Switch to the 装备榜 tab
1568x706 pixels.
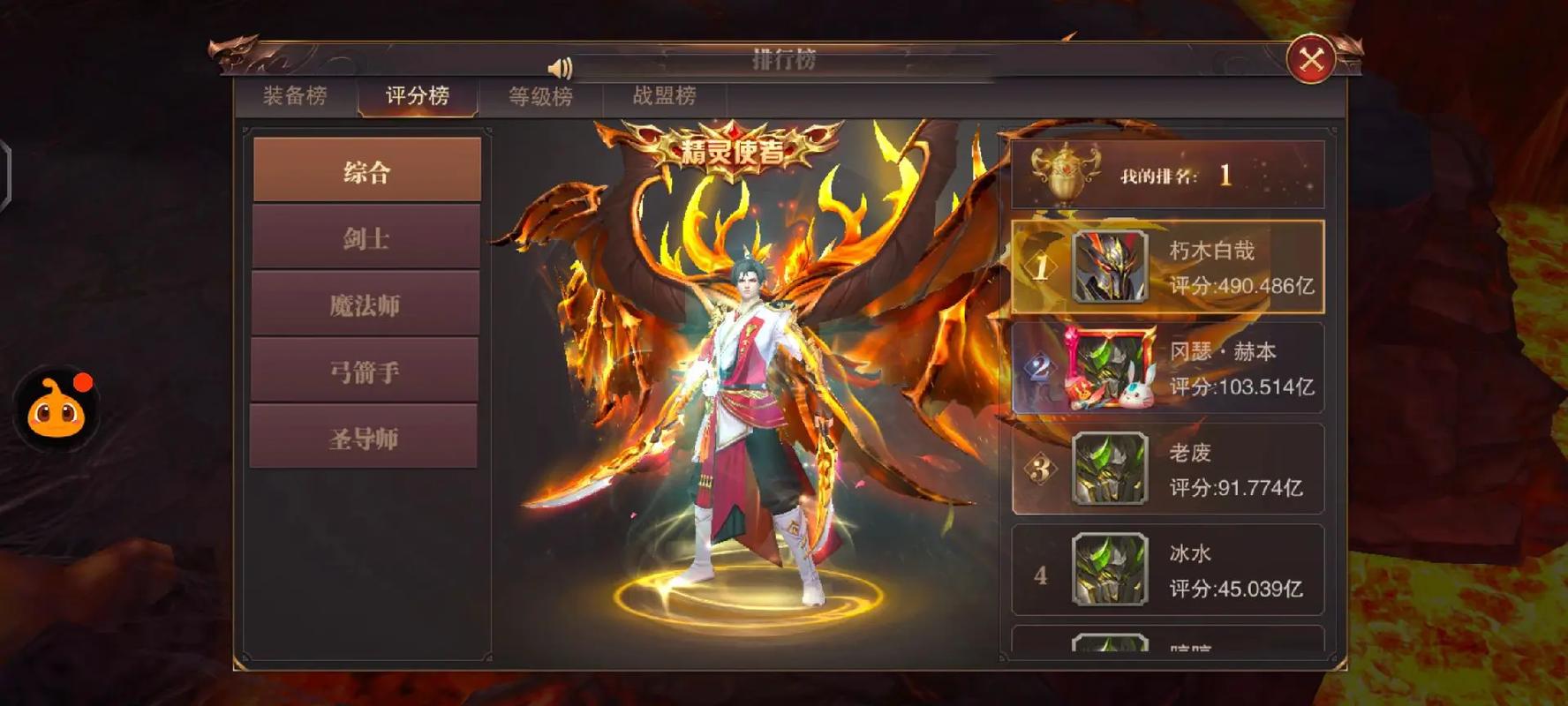(x=294, y=96)
